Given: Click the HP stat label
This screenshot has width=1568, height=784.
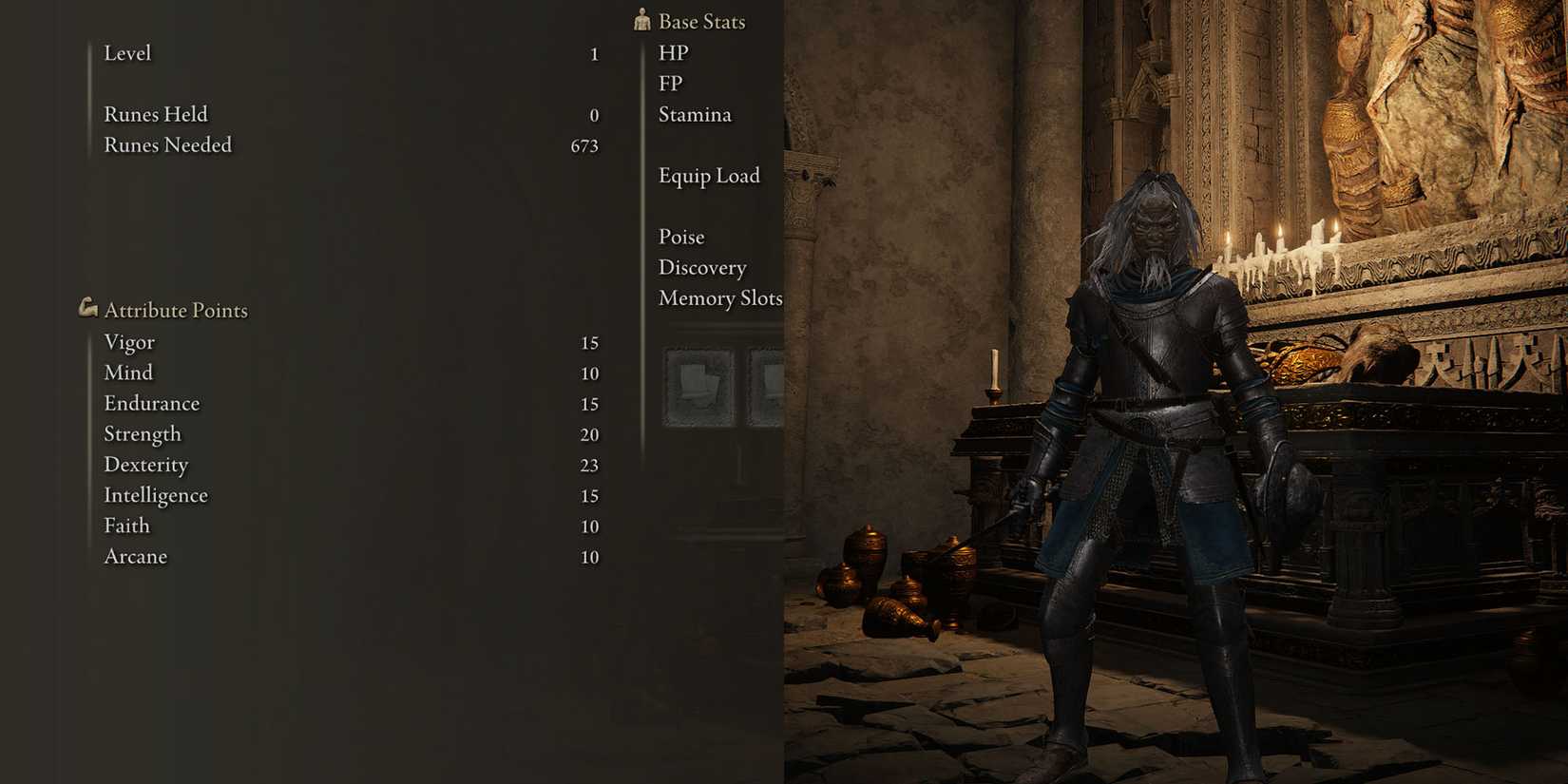Looking at the screenshot, I should [x=674, y=53].
